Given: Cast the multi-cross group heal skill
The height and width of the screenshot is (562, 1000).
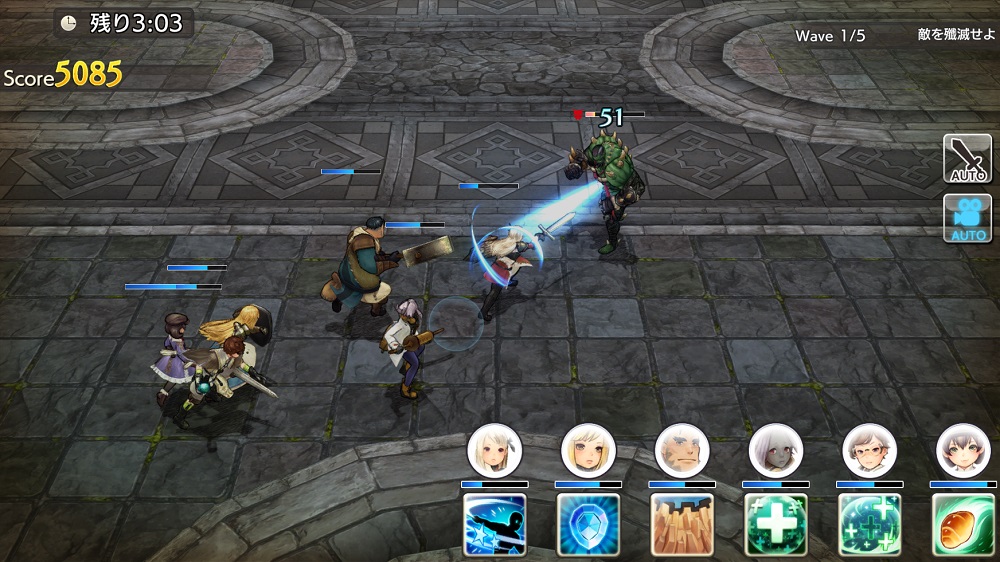Looking at the screenshot, I should pyautogui.click(x=869, y=524).
